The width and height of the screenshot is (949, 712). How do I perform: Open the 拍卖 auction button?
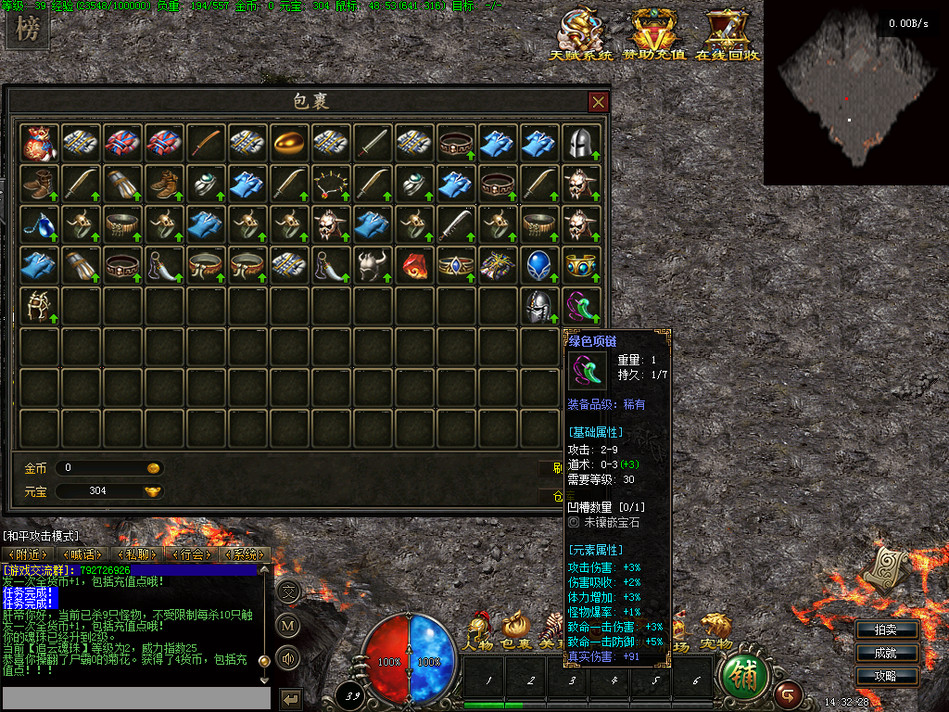click(x=885, y=630)
